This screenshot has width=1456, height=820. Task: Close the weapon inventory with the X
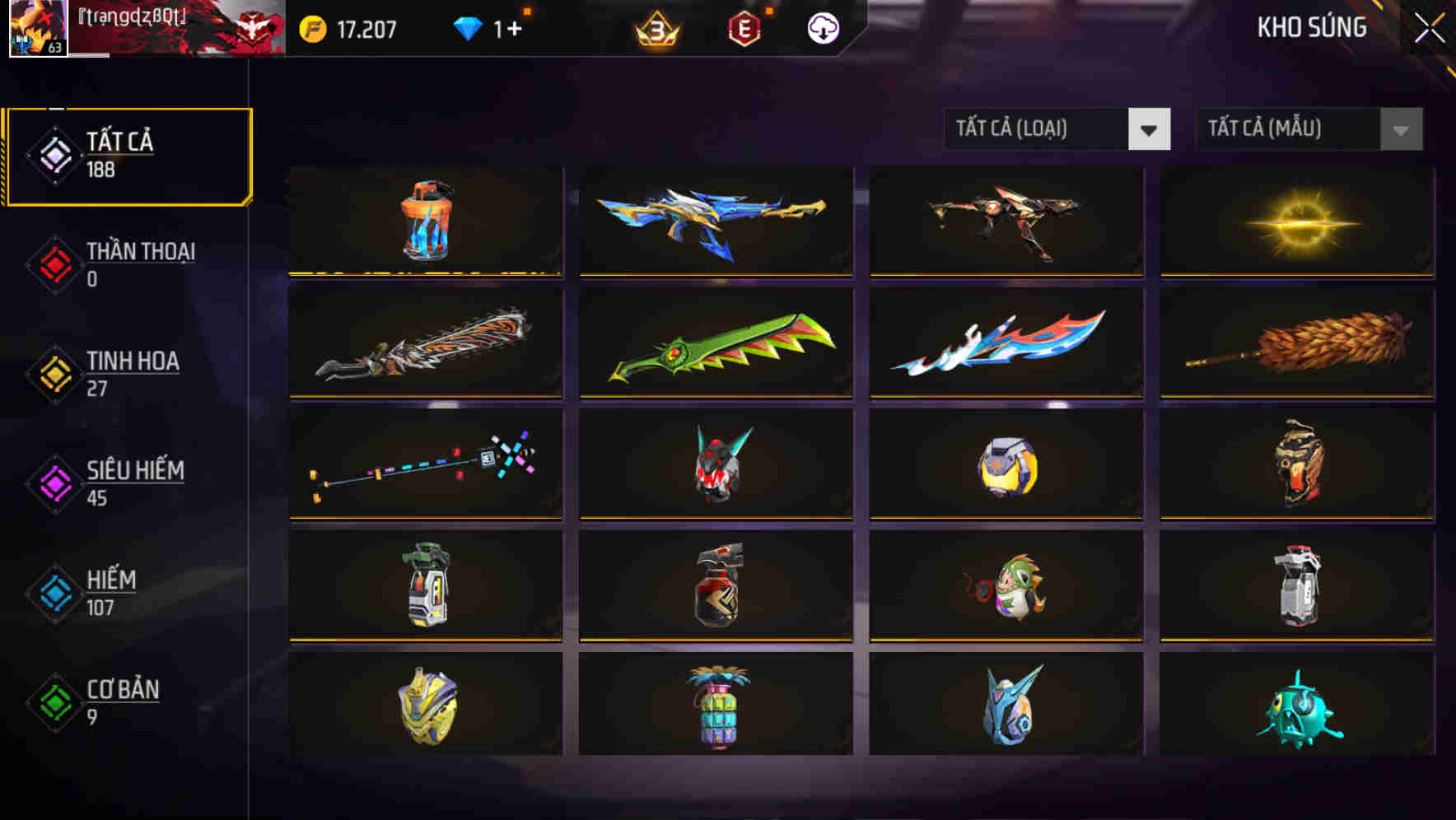point(1429,26)
